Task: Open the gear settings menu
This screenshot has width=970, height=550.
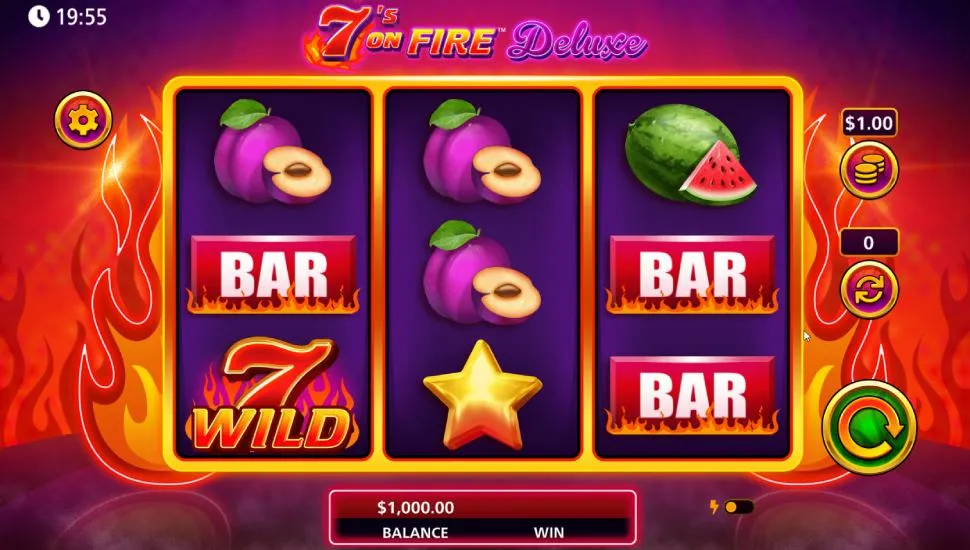Action: 82,120
